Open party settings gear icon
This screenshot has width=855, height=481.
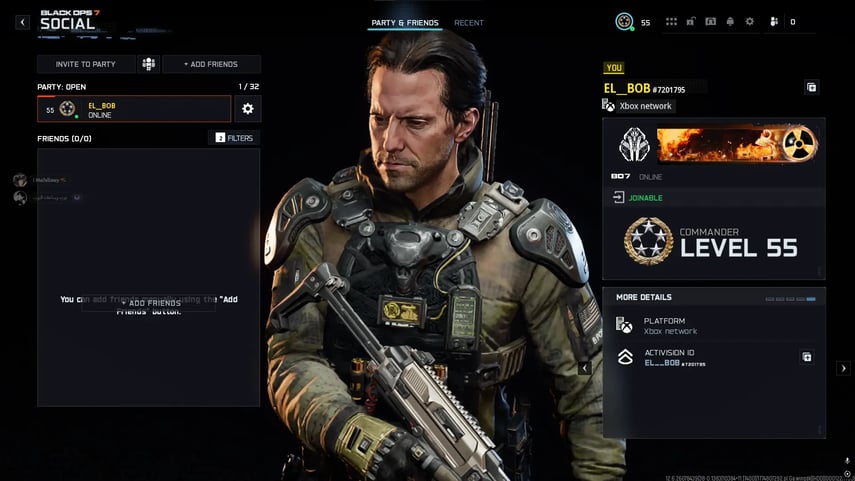pos(248,109)
